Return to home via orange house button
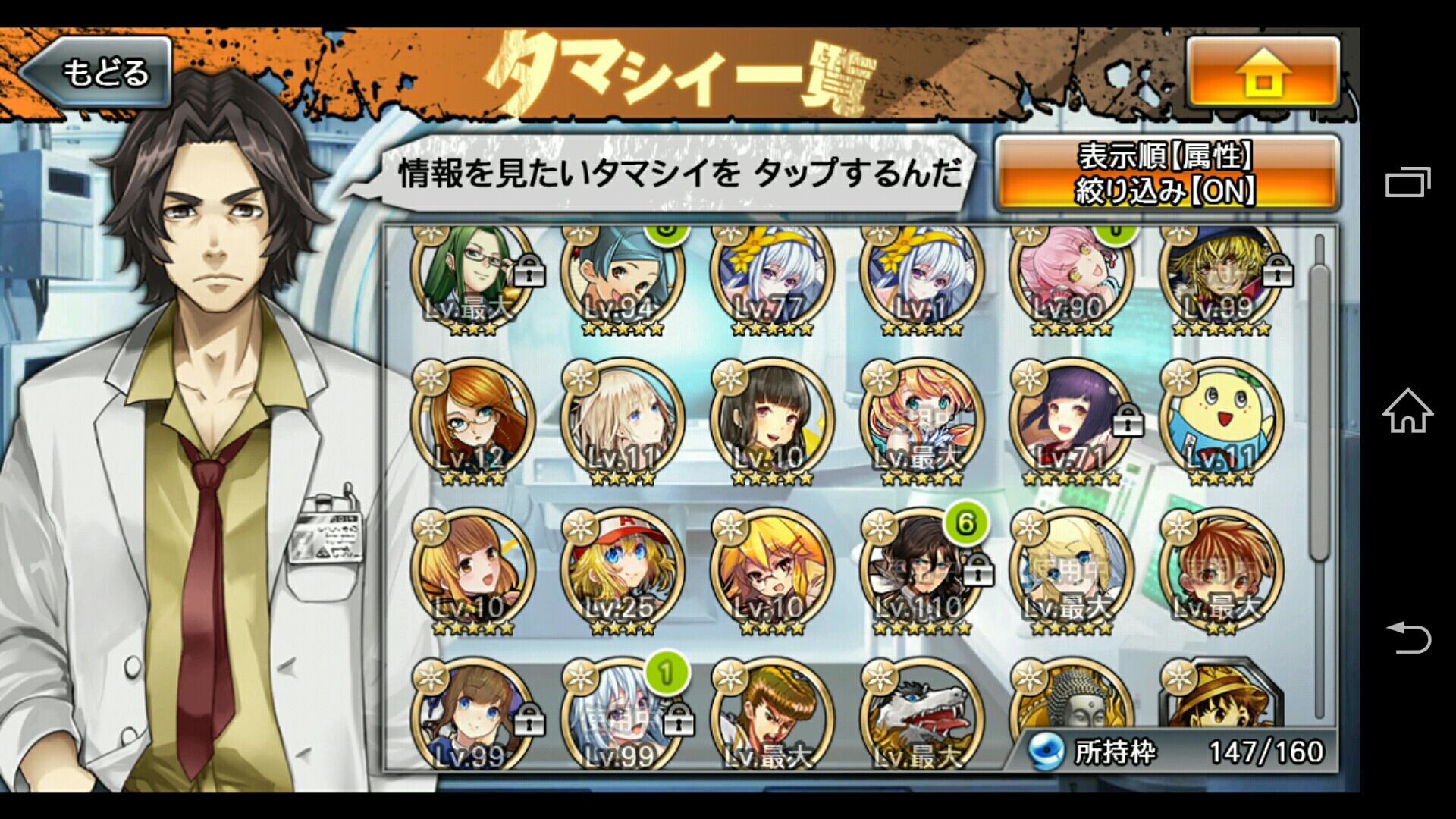Image resolution: width=1456 pixels, height=819 pixels. pyautogui.click(x=1263, y=73)
